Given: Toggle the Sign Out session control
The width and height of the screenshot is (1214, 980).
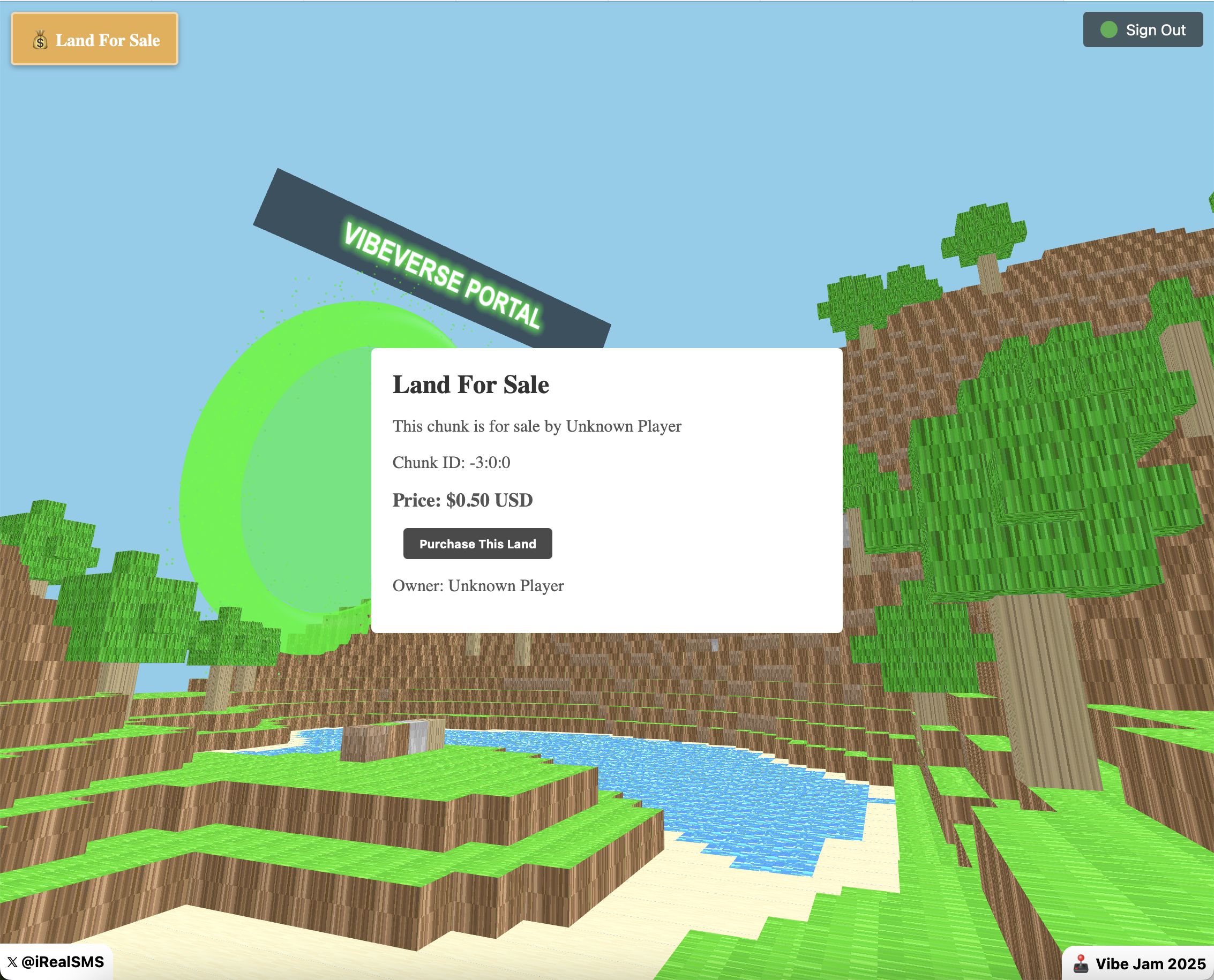Looking at the screenshot, I should 1142,29.
